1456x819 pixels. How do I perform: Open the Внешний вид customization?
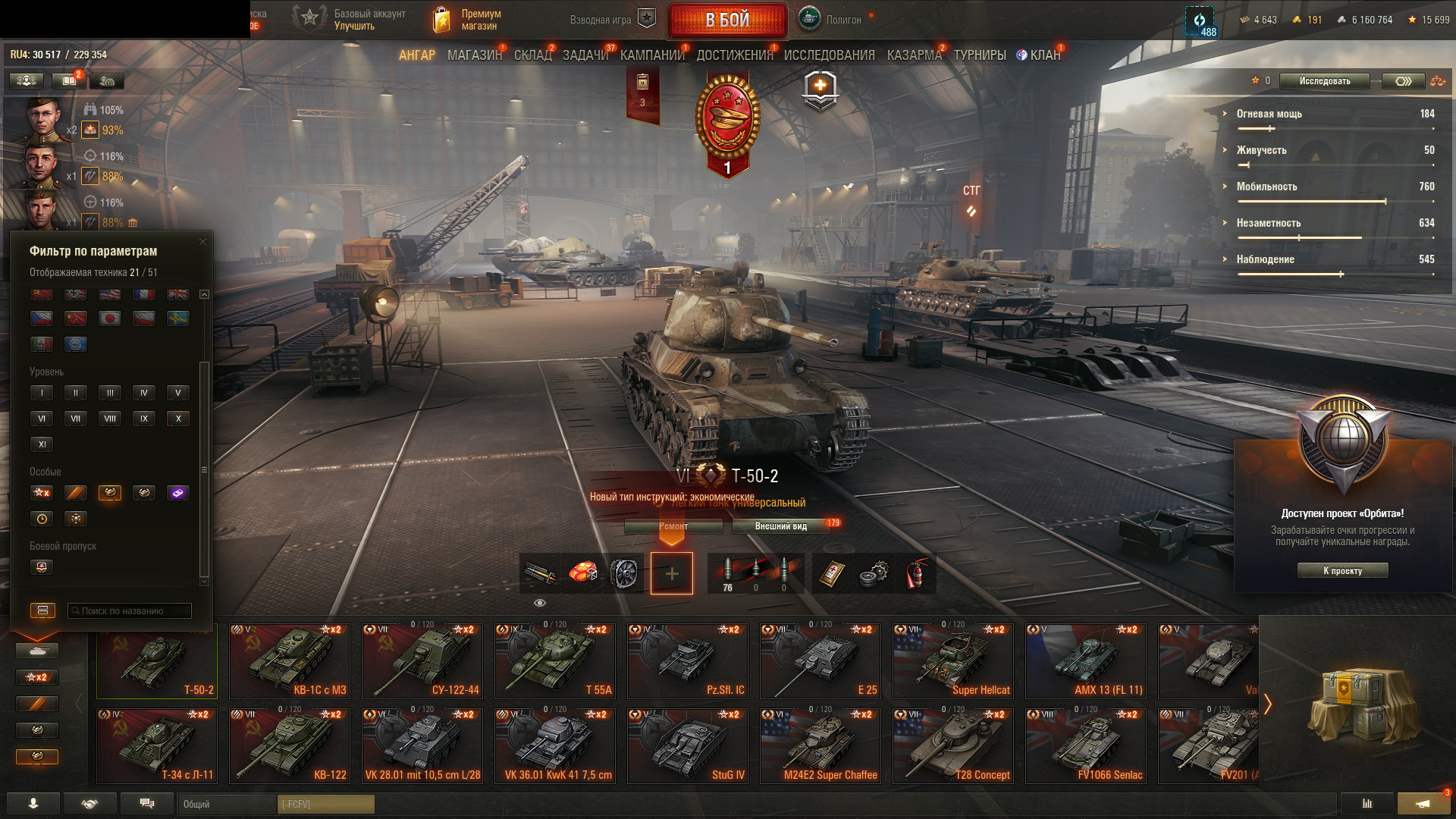pyautogui.click(x=781, y=526)
